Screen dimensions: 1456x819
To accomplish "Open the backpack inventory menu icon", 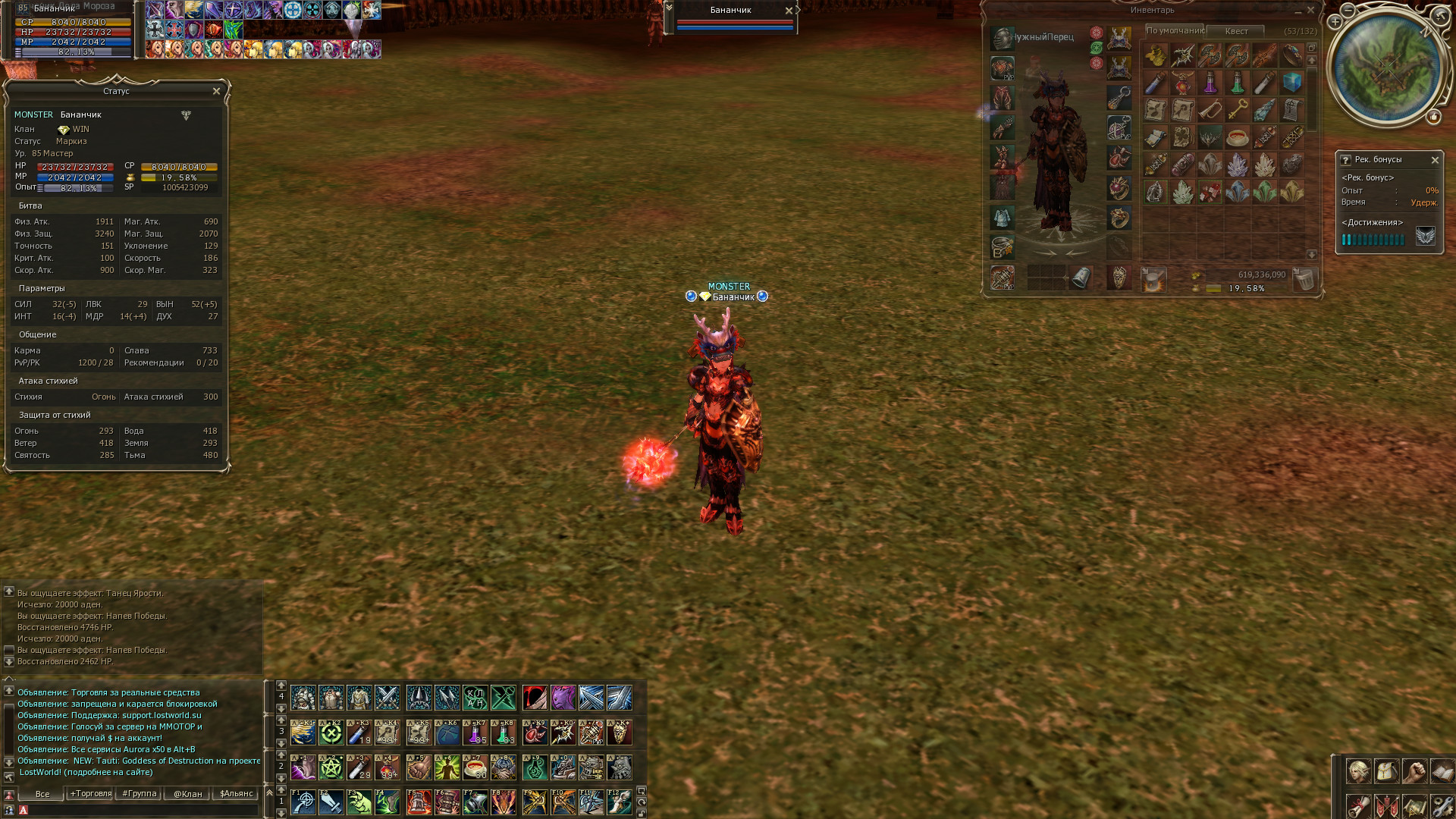I will (x=1386, y=771).
